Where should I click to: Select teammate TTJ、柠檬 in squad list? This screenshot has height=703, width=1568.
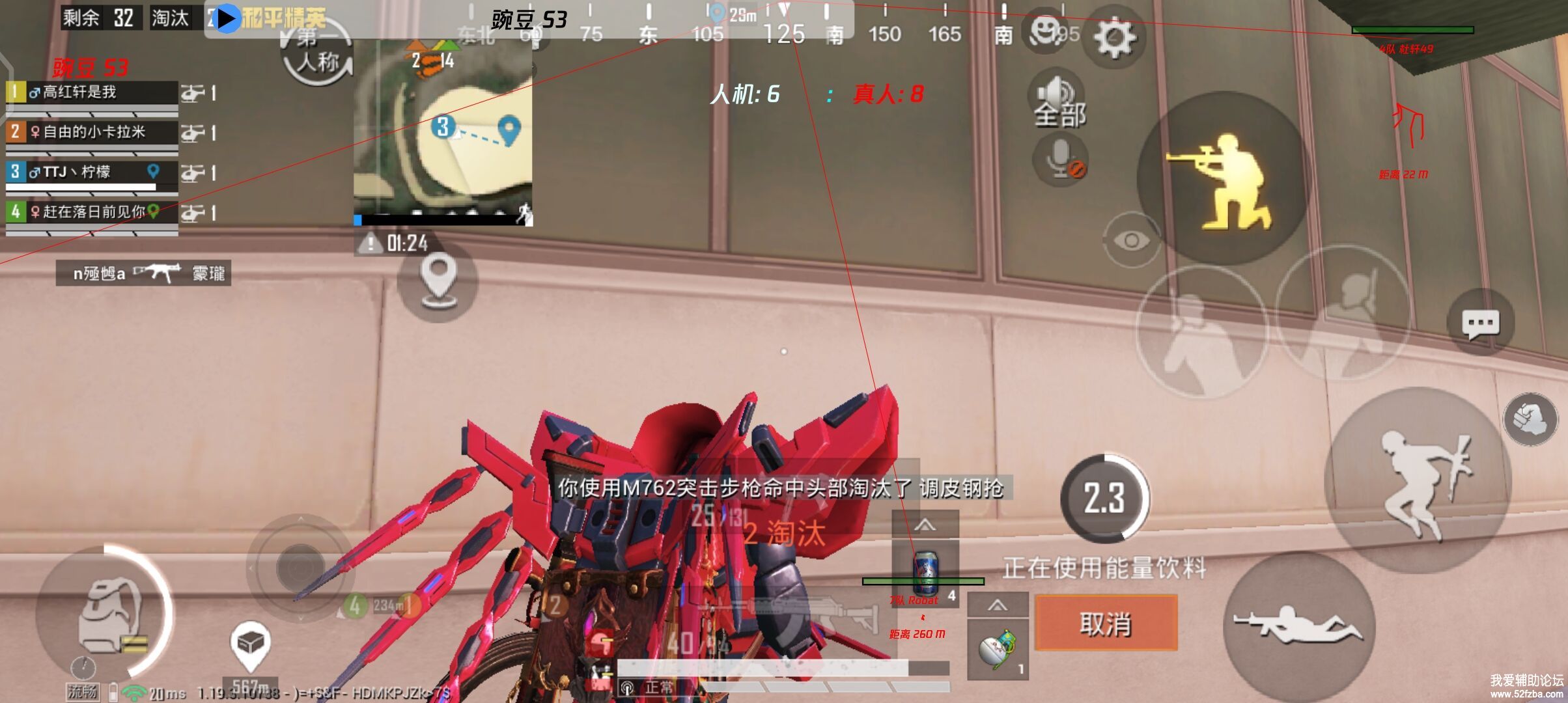pyautogui.click(x=91, y=172)
